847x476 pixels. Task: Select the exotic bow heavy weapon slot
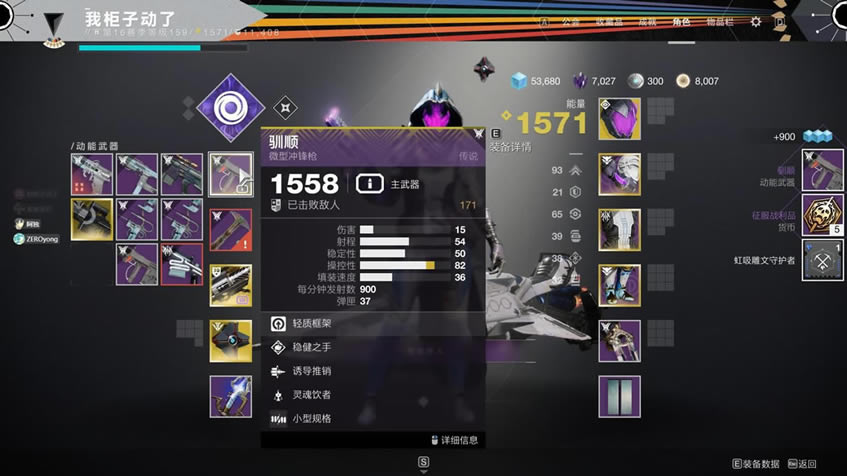(231, 397)
